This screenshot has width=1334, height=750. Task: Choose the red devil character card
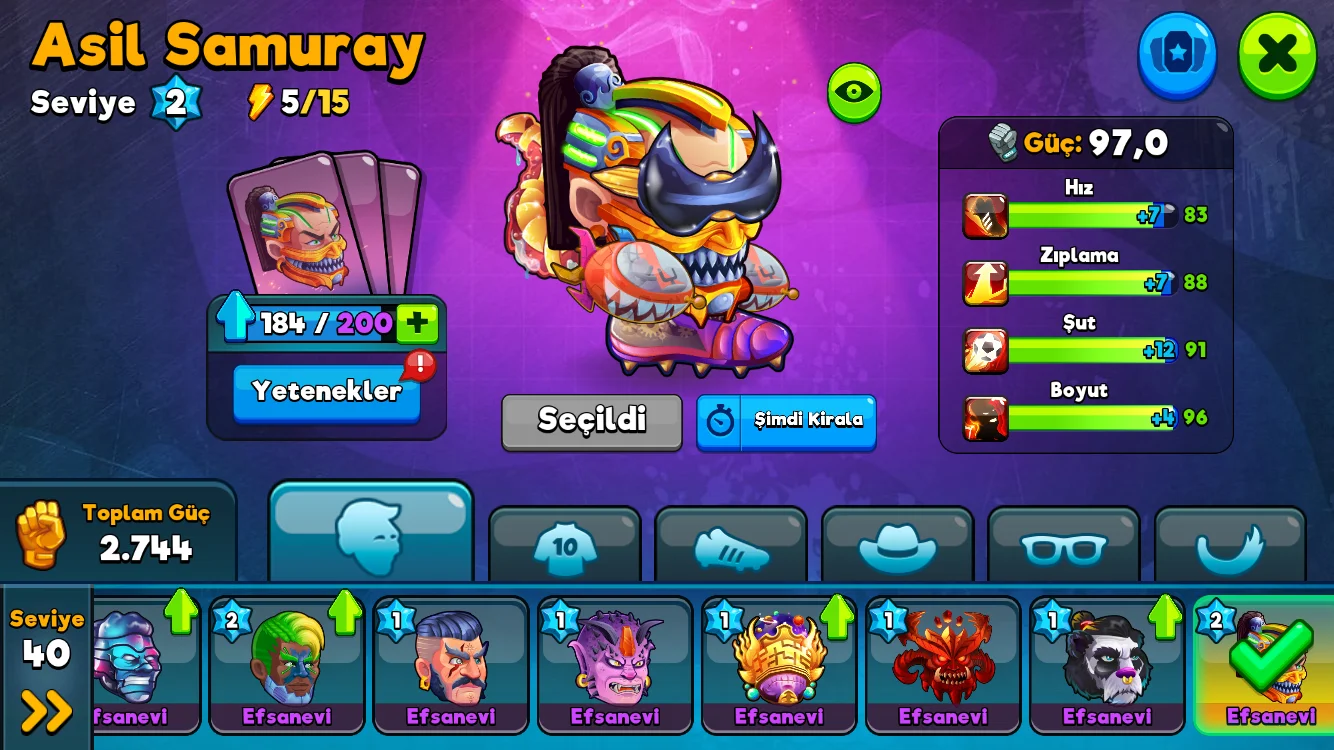click(943, 662)
